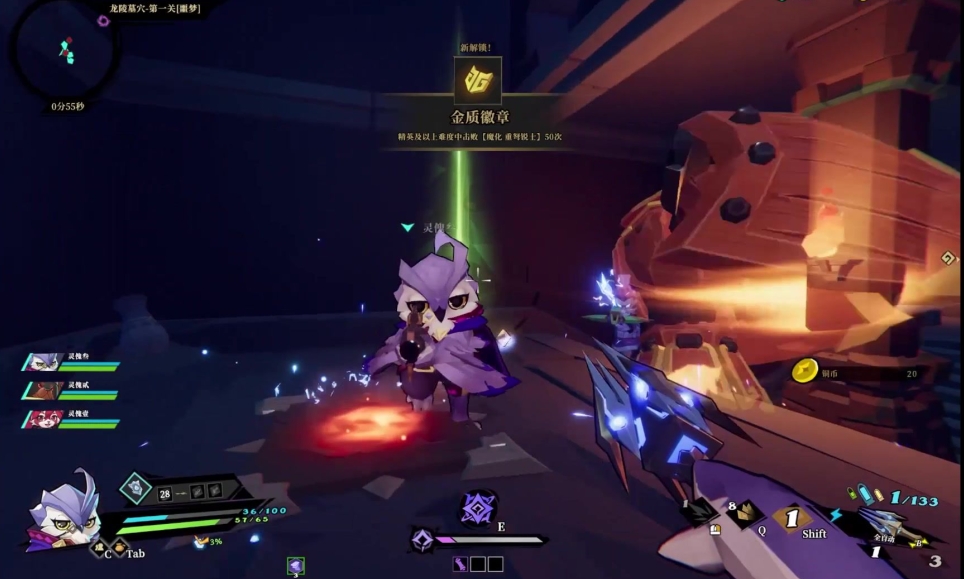Click the diamond shield emblem above the health bar

click(x=134, y=488)
